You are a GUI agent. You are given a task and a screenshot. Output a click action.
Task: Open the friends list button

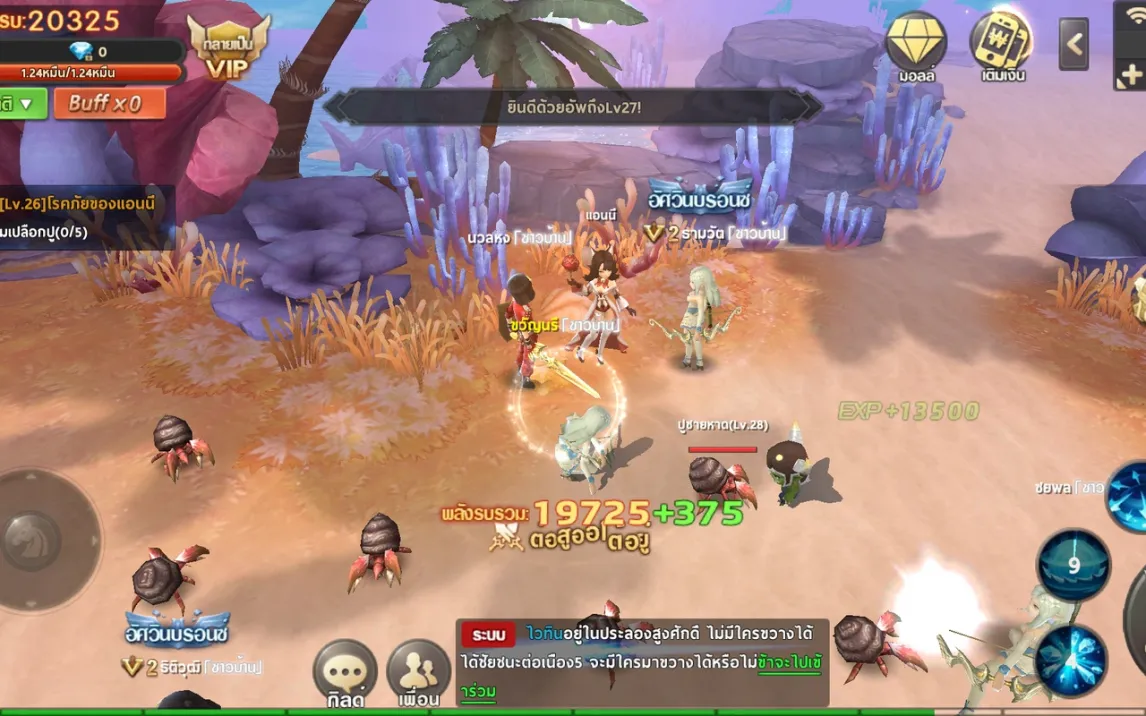(x=419, y=673)
